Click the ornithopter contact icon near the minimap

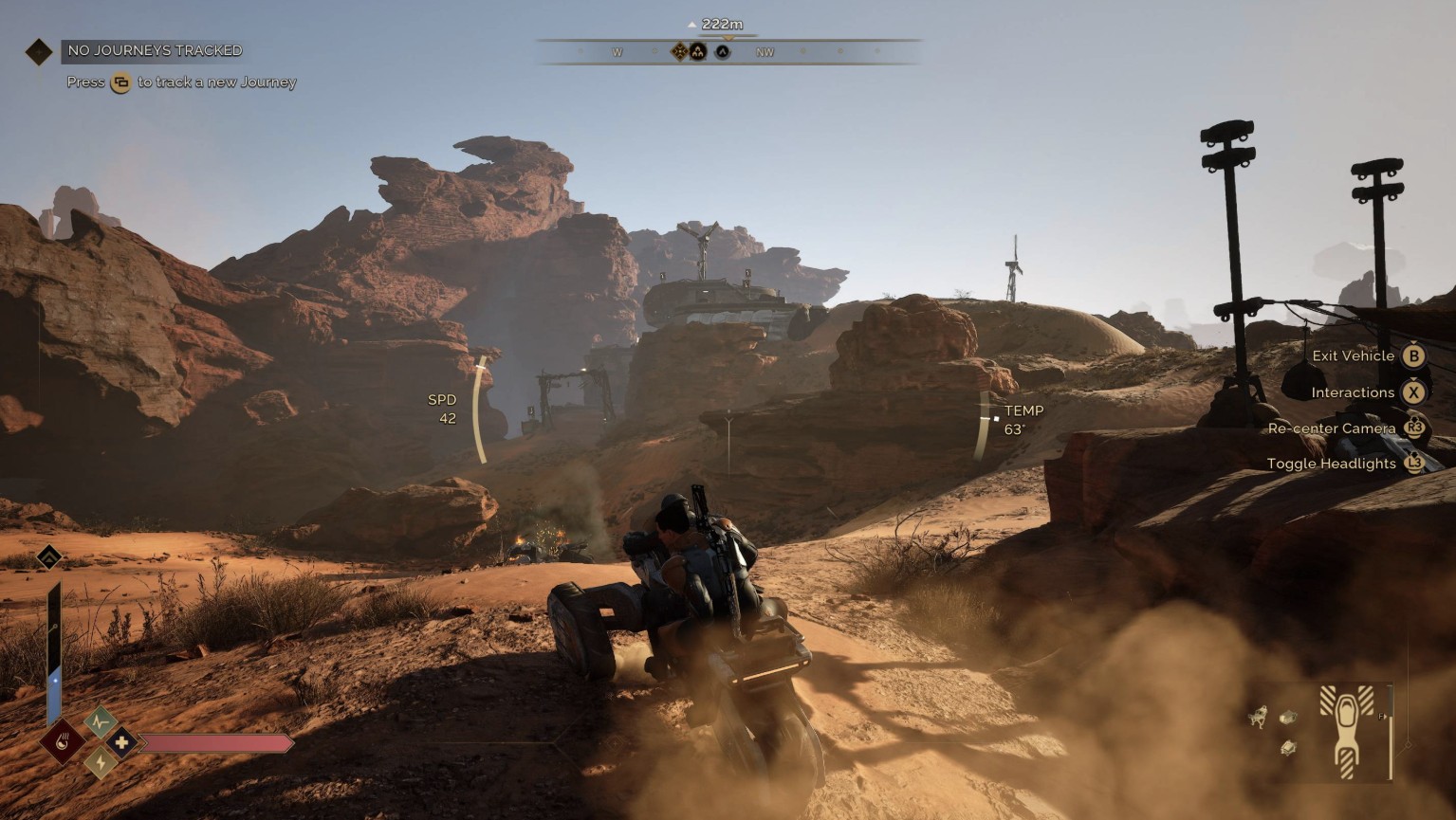[x=1259, y=718]
